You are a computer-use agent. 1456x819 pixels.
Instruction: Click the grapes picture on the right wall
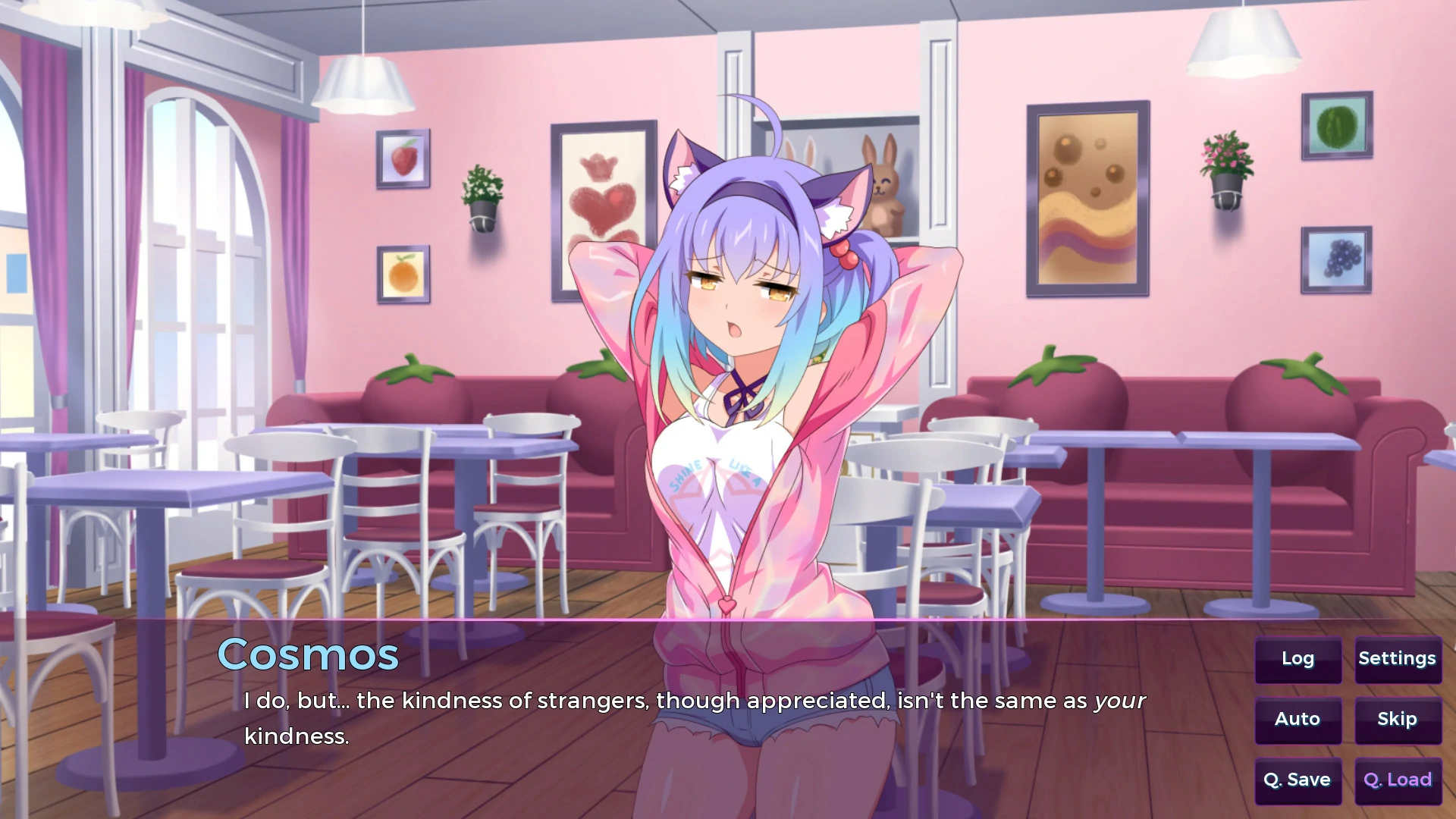click(x=1335, y=260)
